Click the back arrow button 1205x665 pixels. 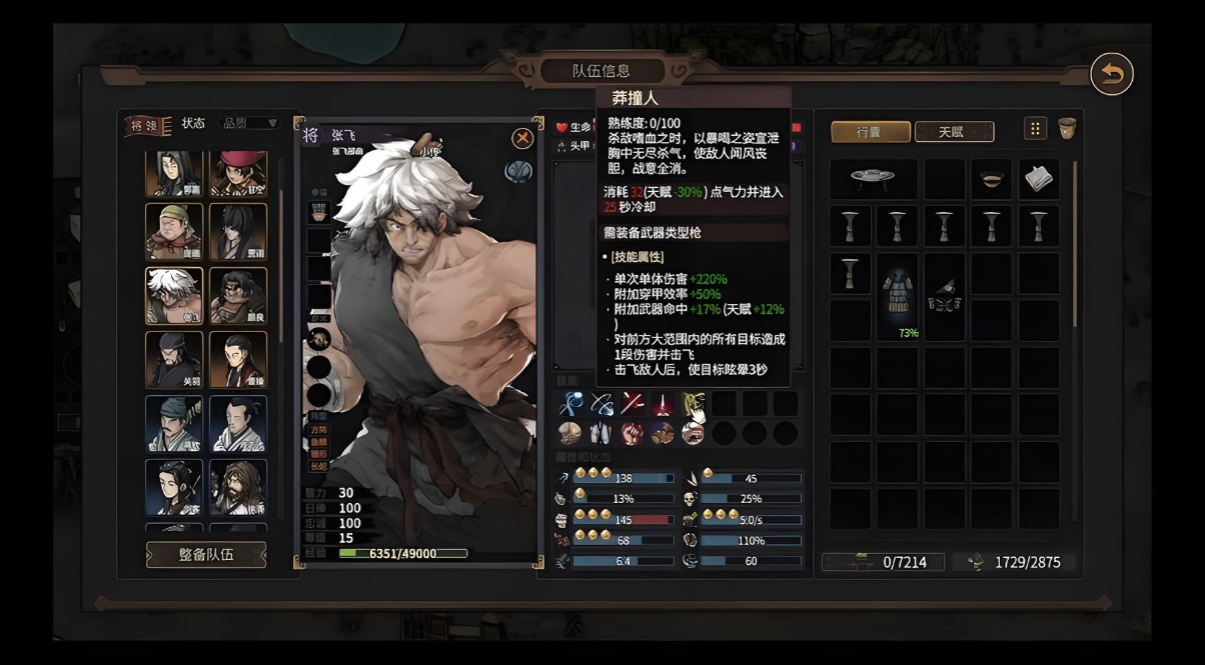tap(1111, 75)
